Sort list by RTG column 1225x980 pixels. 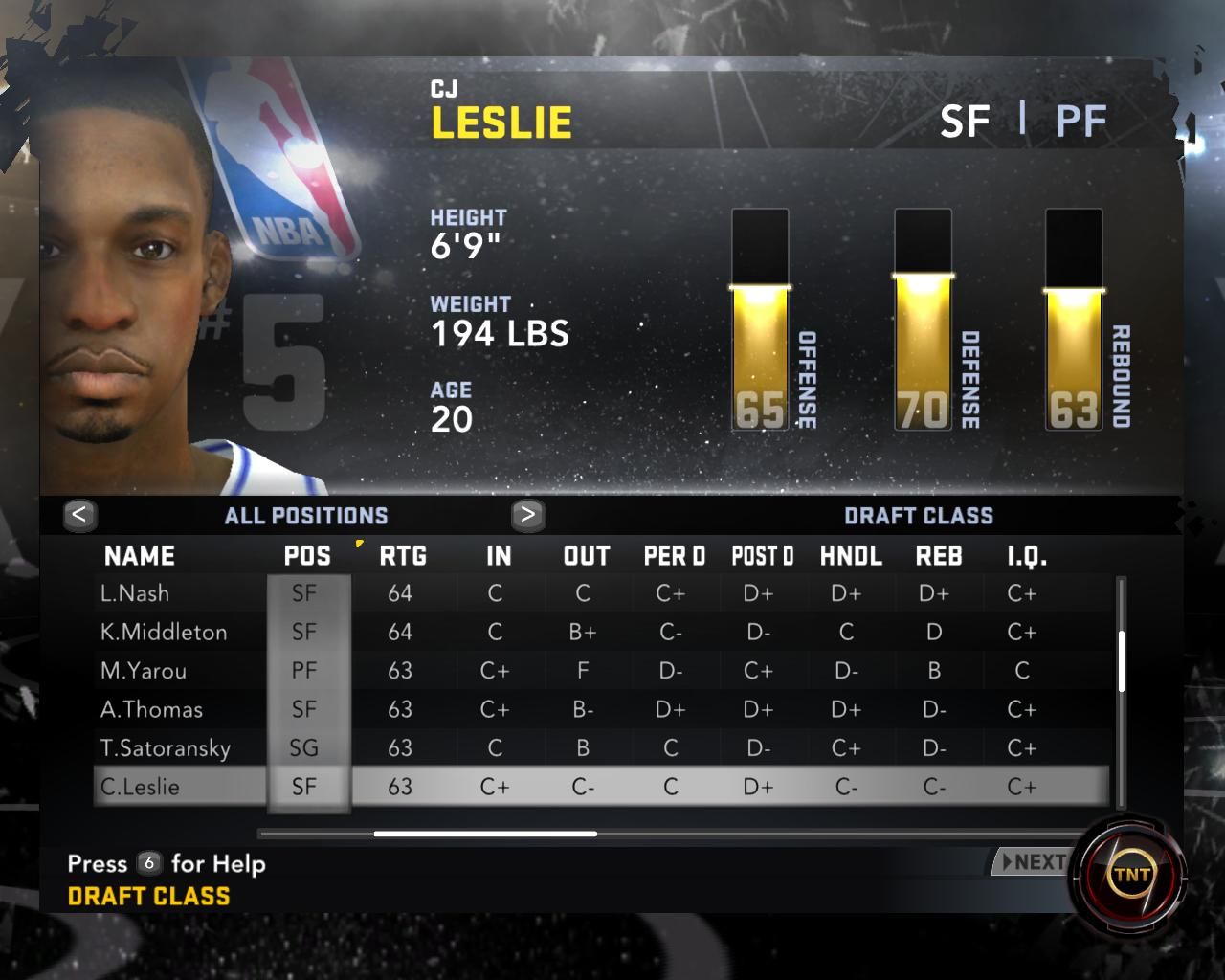pos(402,556)
